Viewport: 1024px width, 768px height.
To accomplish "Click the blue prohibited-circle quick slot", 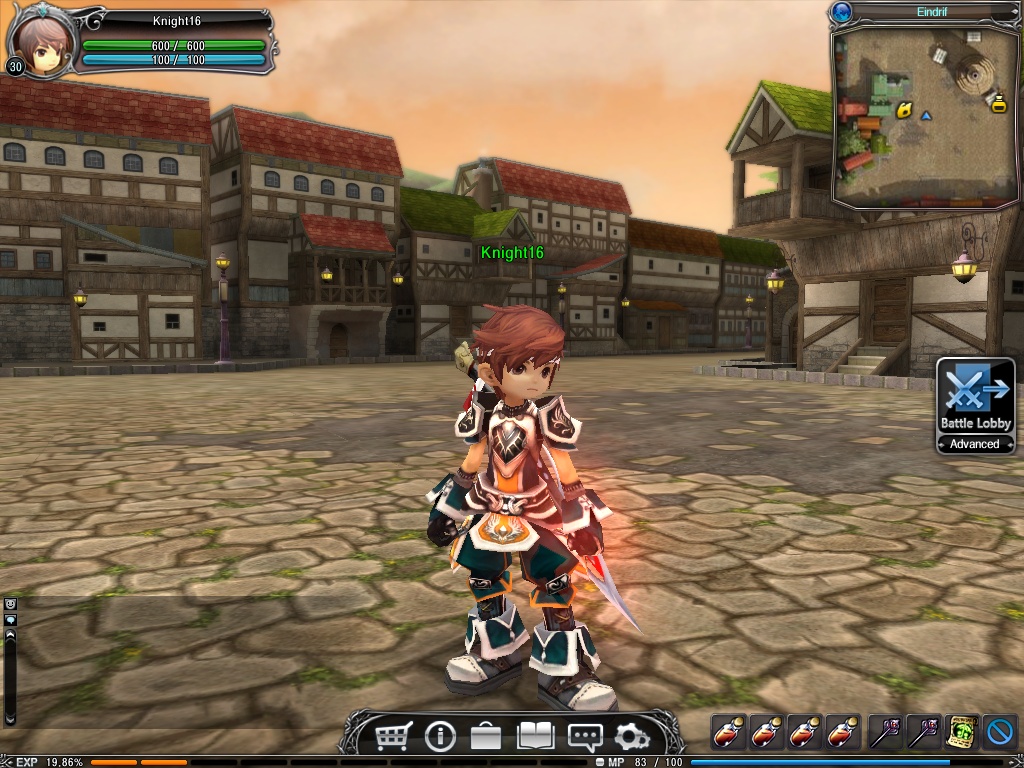I will (x=999, y=732).
